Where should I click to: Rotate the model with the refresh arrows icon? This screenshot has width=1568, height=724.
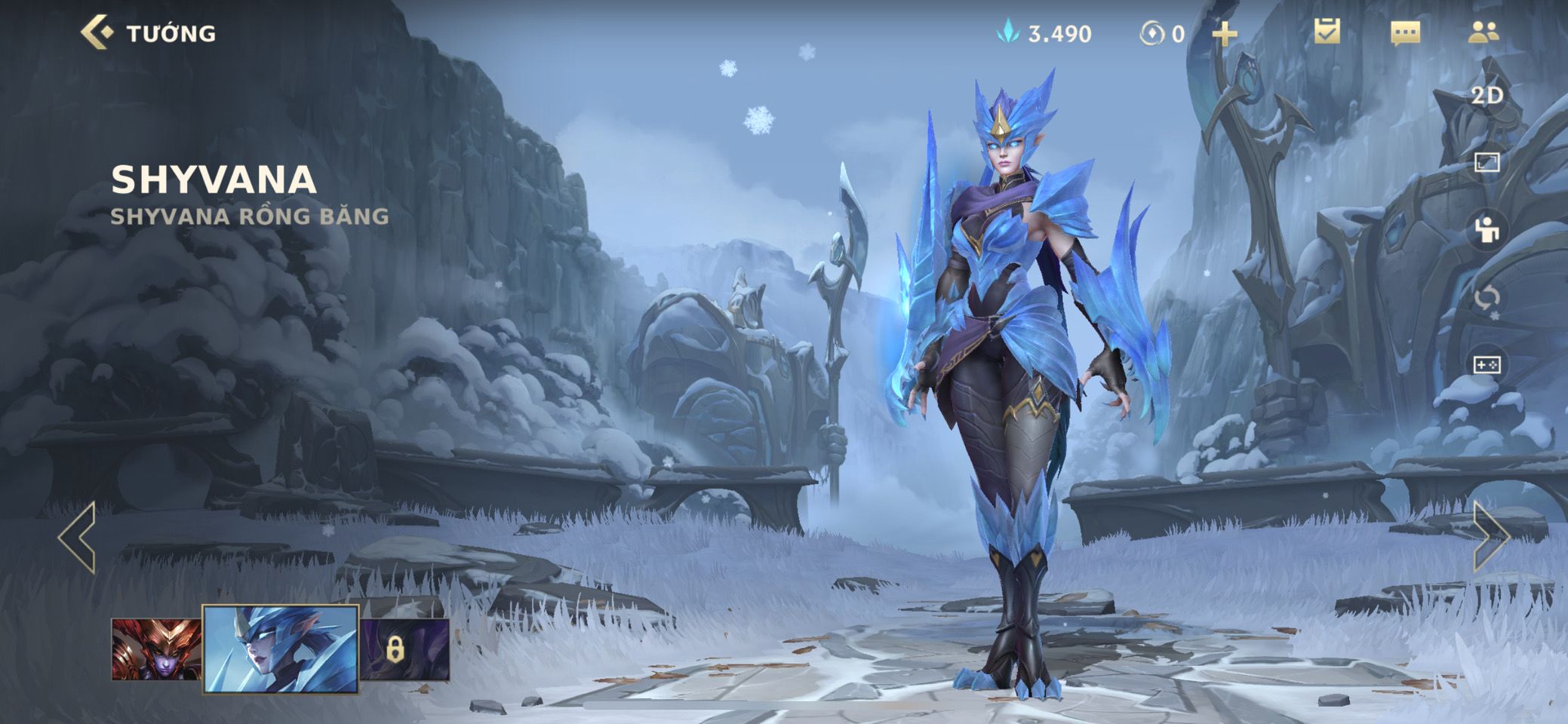(x=1487, y=298)
